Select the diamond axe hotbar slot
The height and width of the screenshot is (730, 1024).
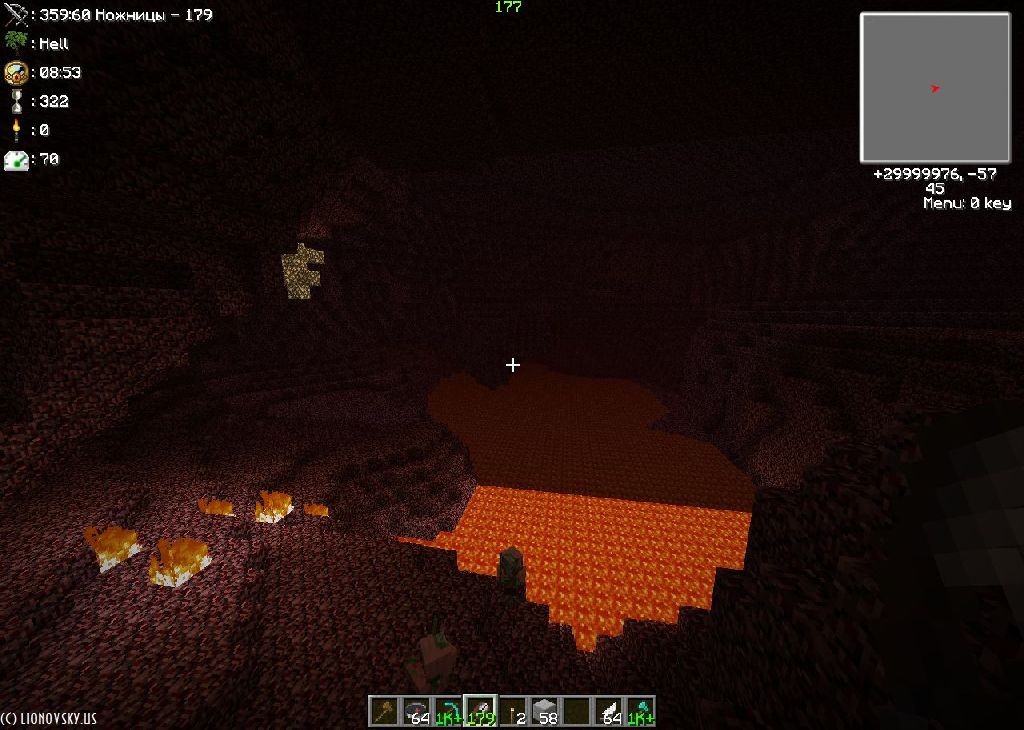click(x=640, y=711)
